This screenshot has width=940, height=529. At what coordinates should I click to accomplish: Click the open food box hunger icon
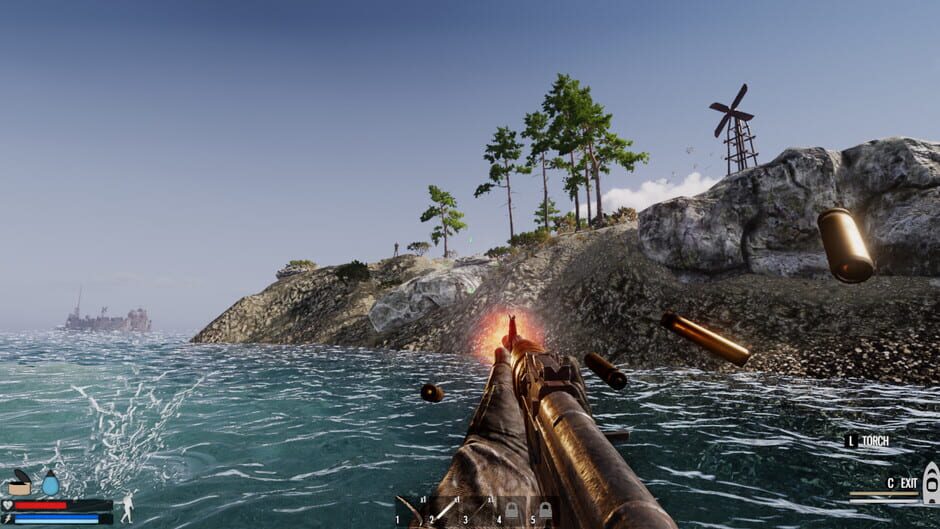pos(19,485)
